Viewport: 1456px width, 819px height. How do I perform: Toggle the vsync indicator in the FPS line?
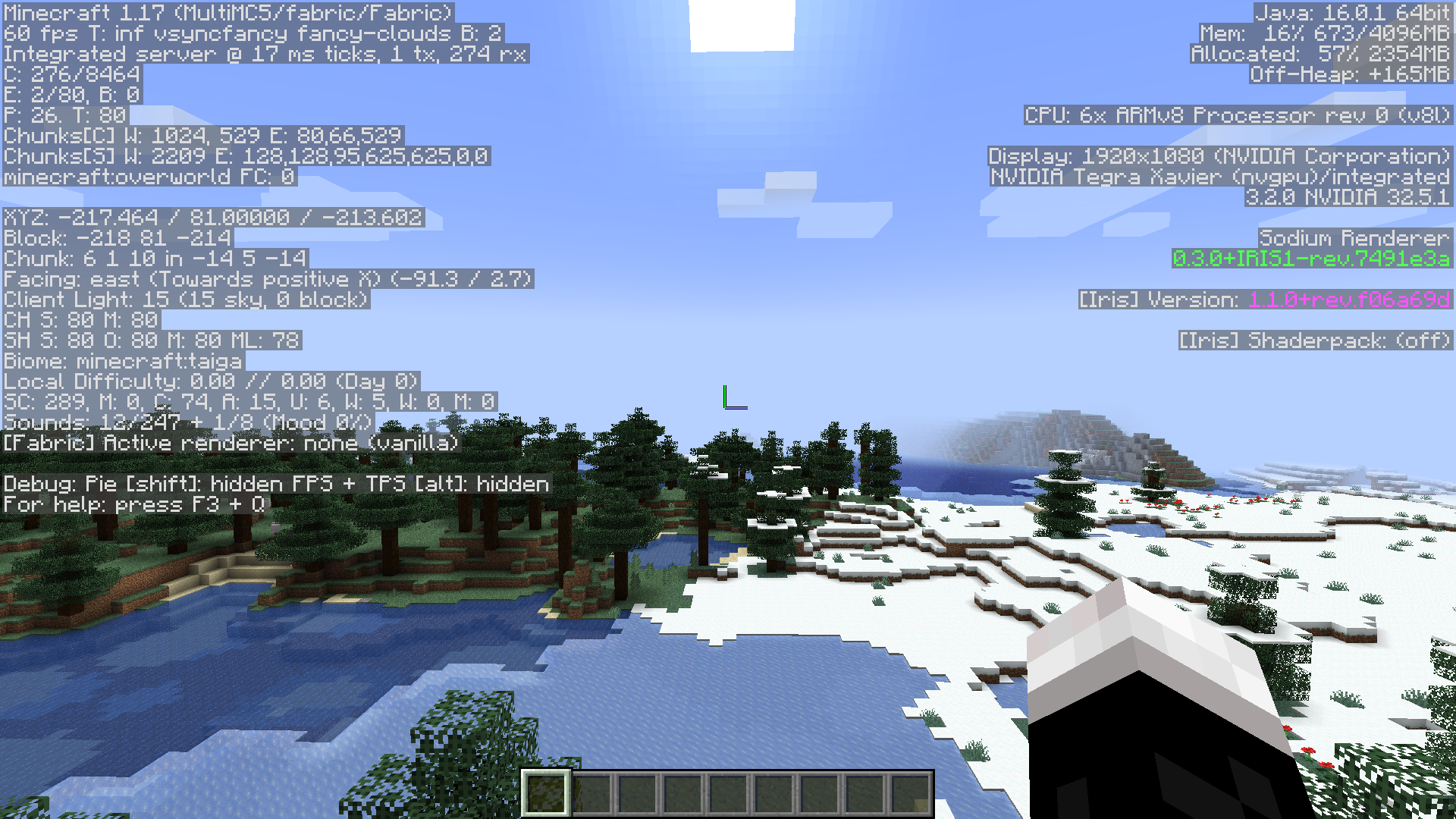(x=185, y=34)
